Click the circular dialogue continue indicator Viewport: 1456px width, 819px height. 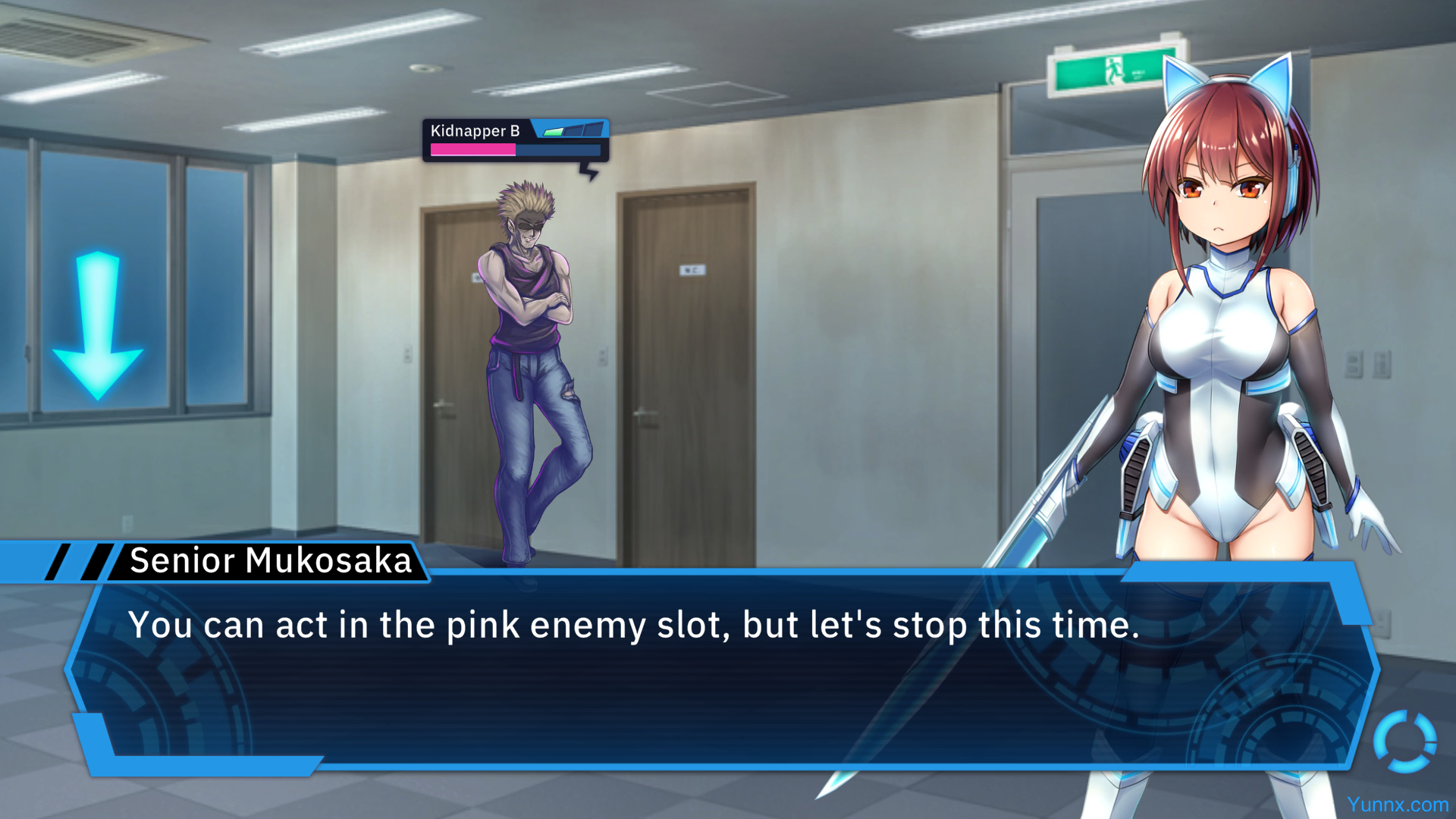click(1404, 741)
